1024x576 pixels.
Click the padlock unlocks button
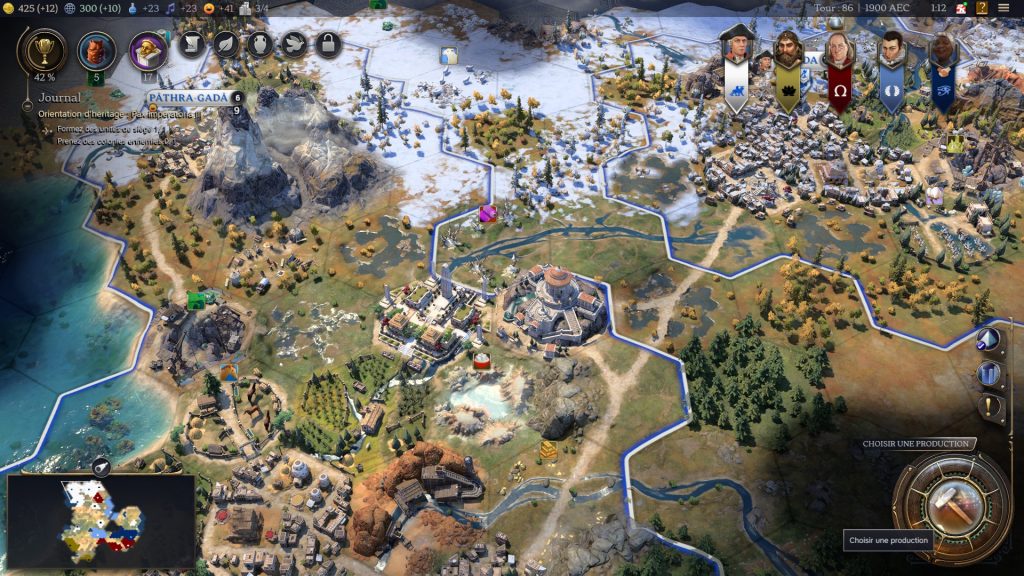328,44
